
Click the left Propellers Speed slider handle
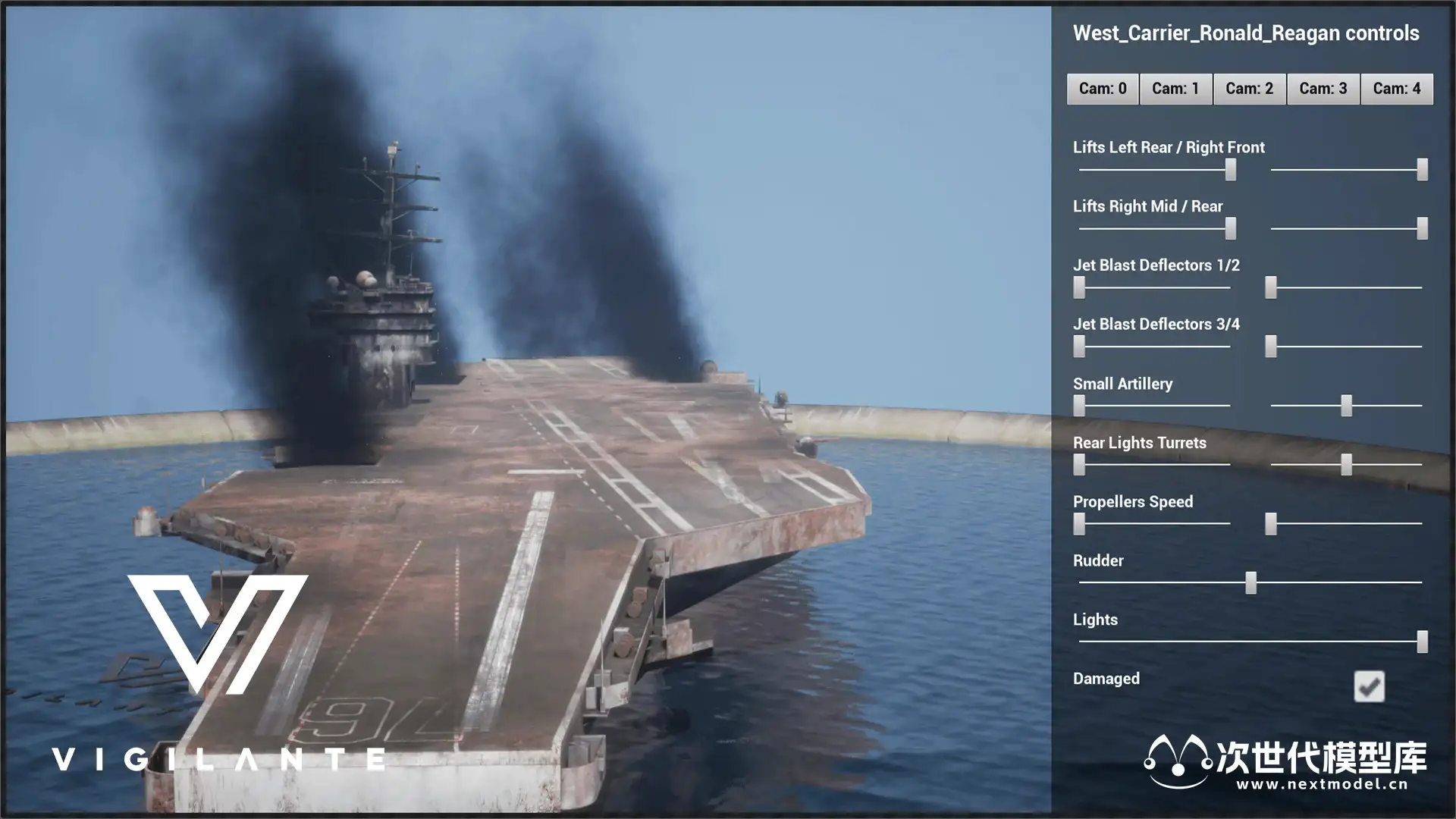click(x=1079, y=524)
